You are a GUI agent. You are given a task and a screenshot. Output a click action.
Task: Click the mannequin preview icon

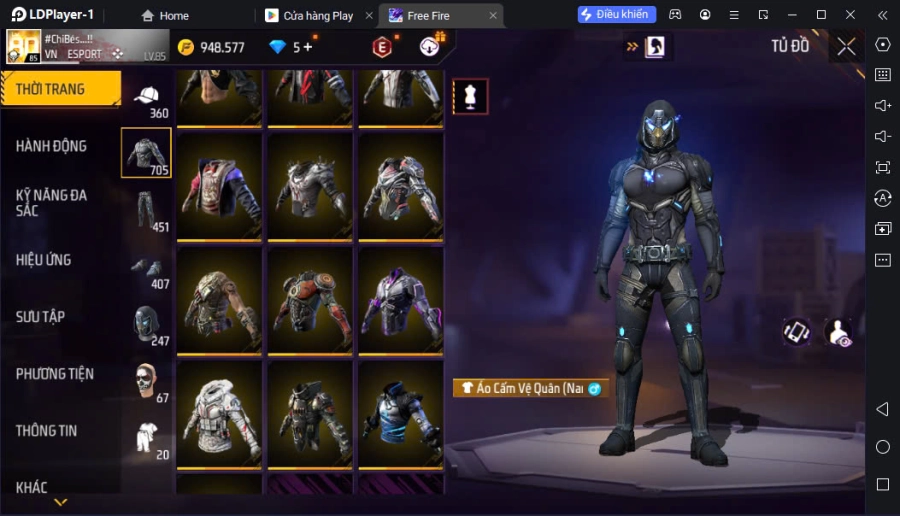coord(470,96)
